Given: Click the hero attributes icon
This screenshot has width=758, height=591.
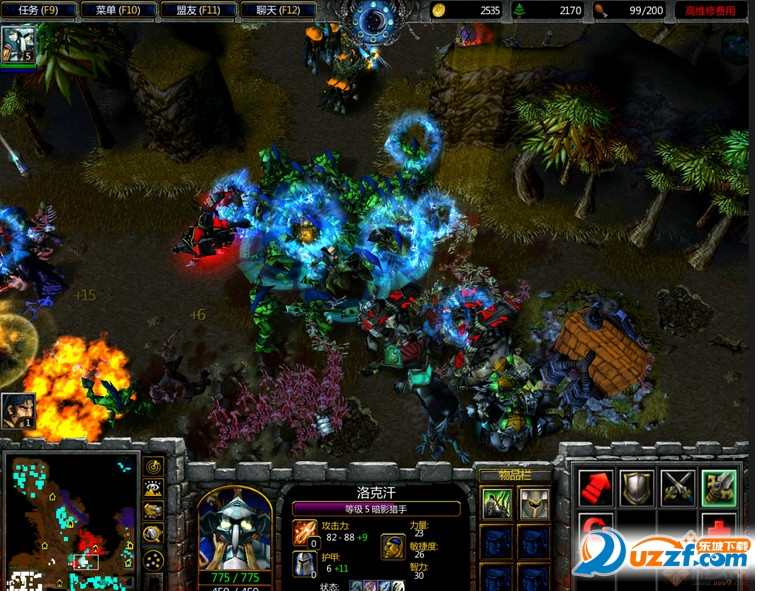Looking at the screenshot, I should (x=393, y=547).
